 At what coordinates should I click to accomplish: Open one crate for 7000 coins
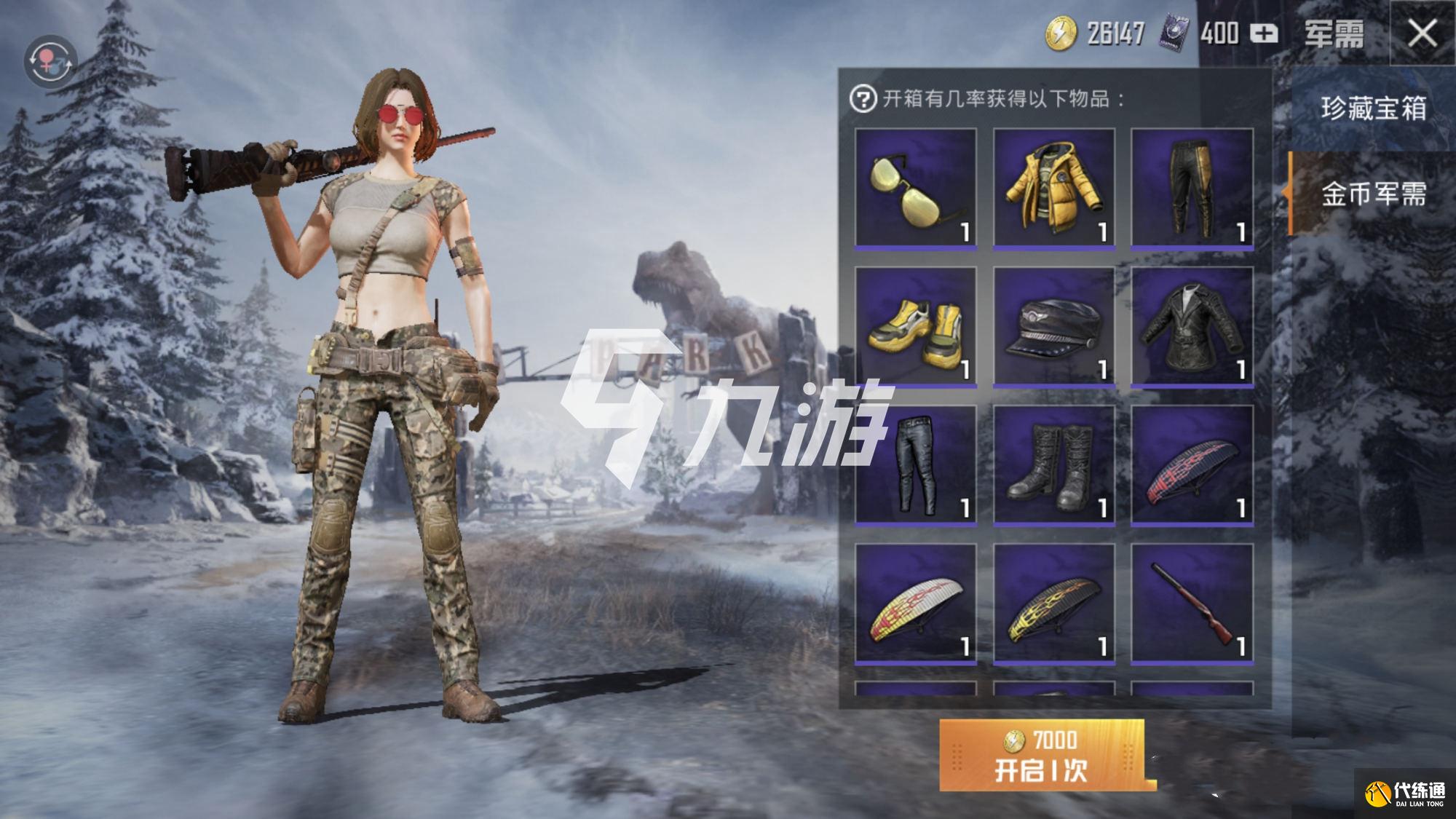(1042, 756)
